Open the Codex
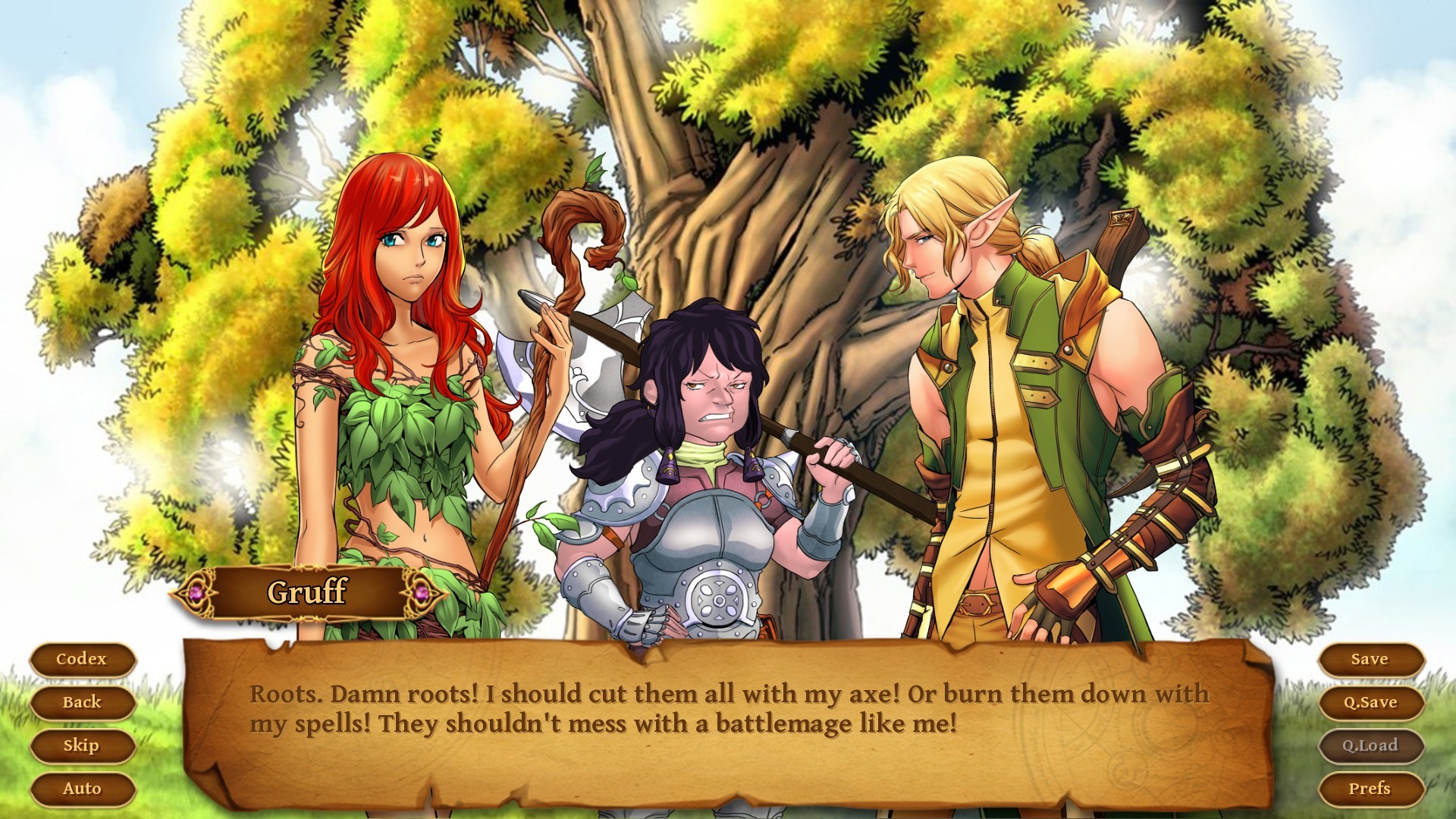1456x819 pixels. tap(81, 659)
